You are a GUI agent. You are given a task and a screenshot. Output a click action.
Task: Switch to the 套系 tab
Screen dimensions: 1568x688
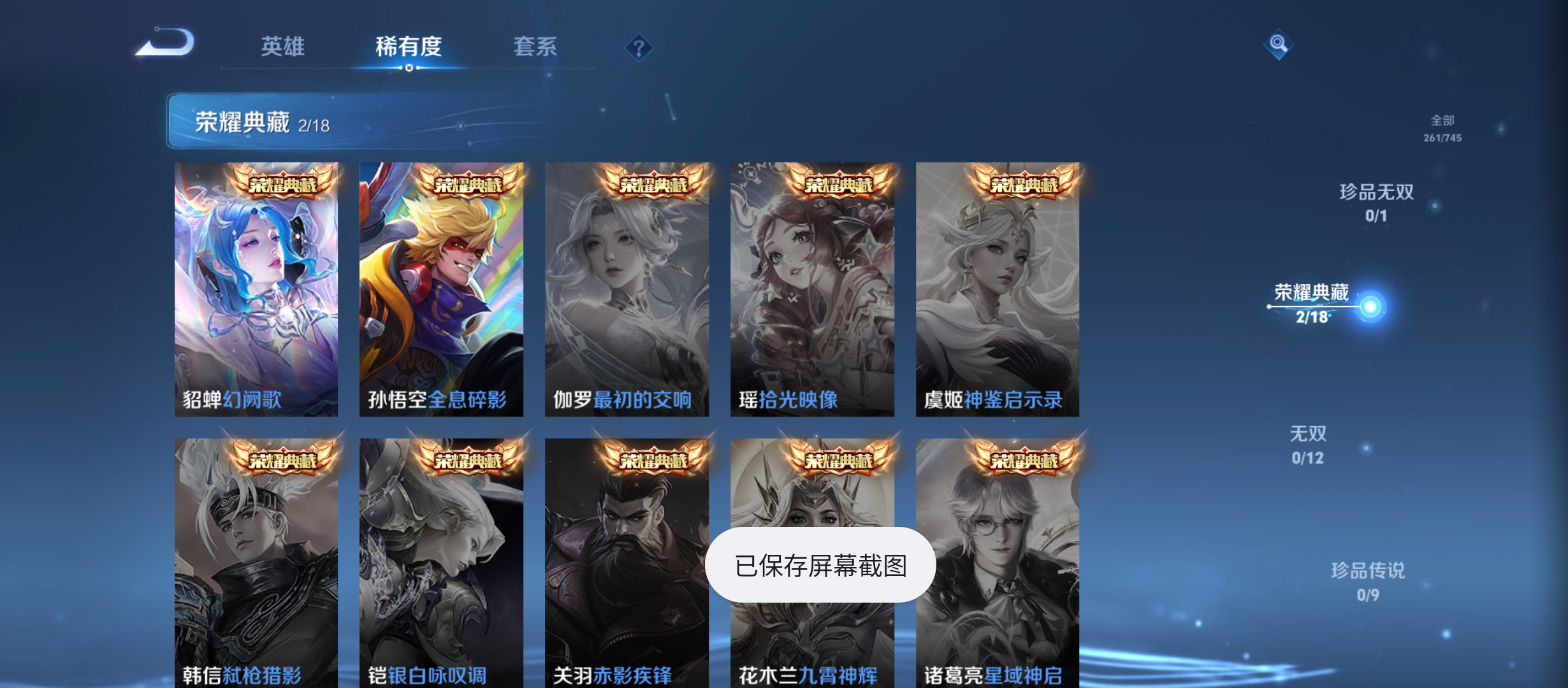pyautogui.click(x=536, y=47)
